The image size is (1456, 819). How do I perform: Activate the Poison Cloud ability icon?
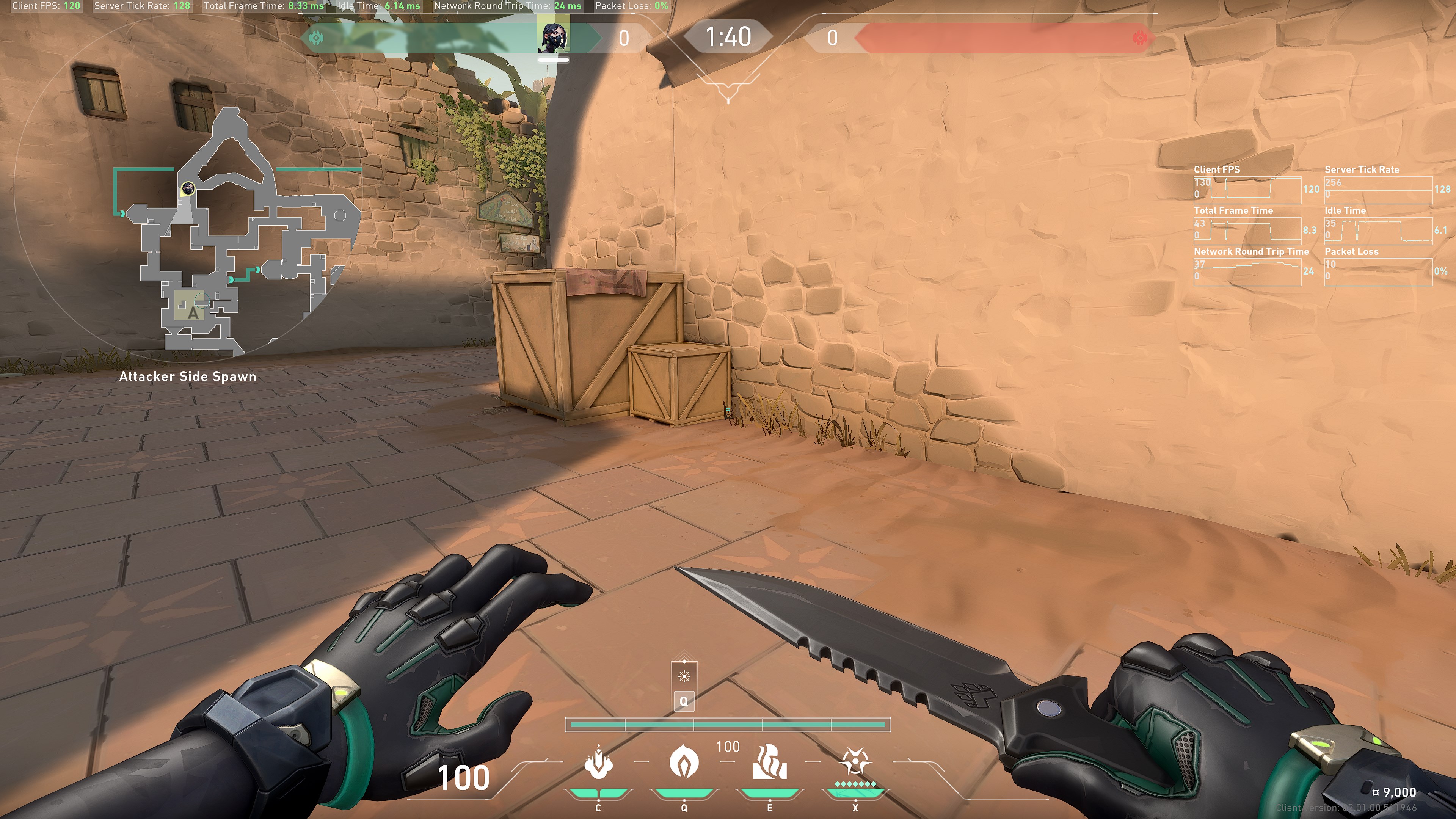684,762
